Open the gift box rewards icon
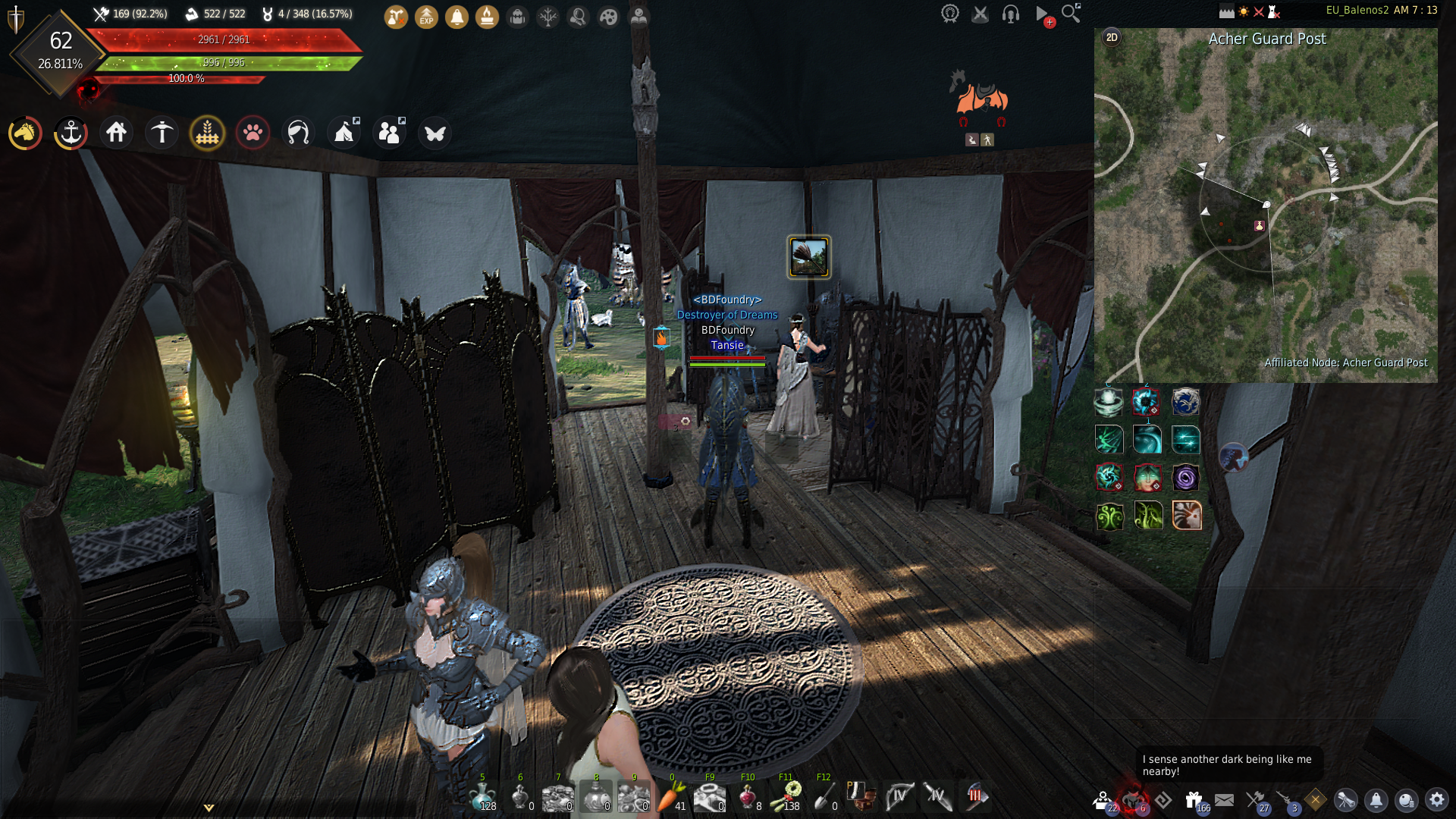Image resolution: width=1456 pixels, height=819 pixels. (x=1194, y=799)
